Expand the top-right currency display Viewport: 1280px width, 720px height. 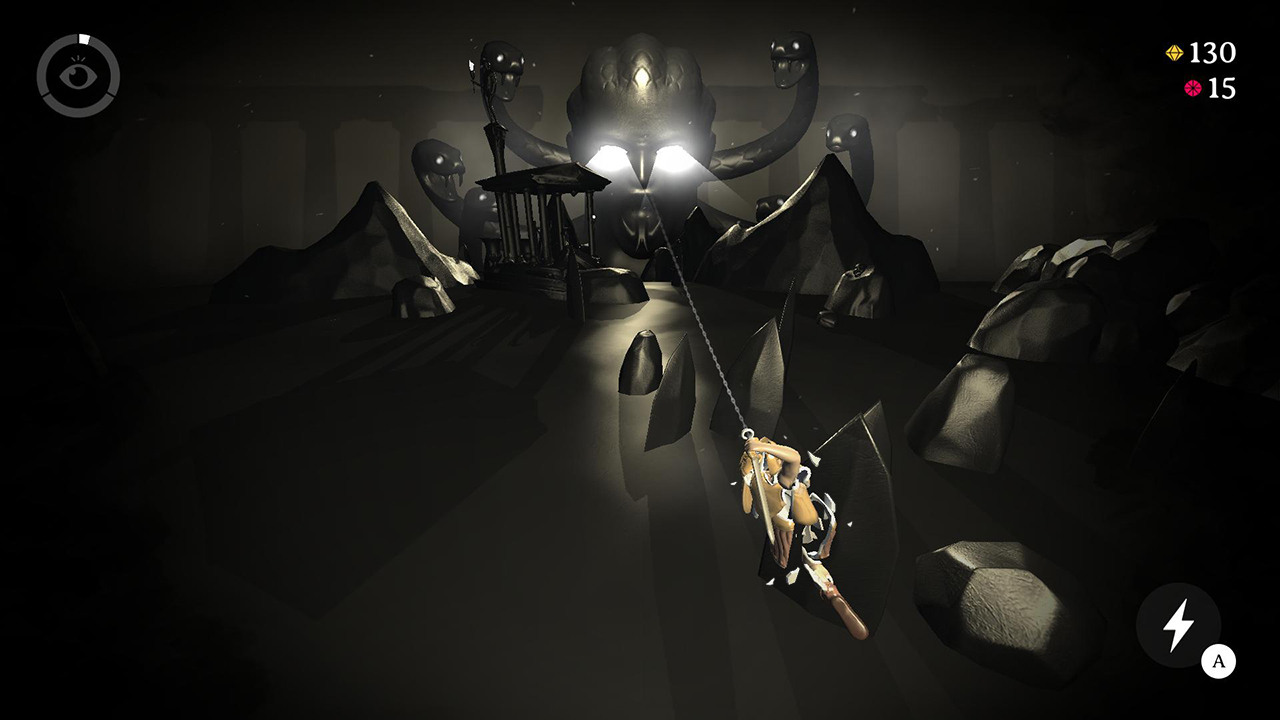1200,68
